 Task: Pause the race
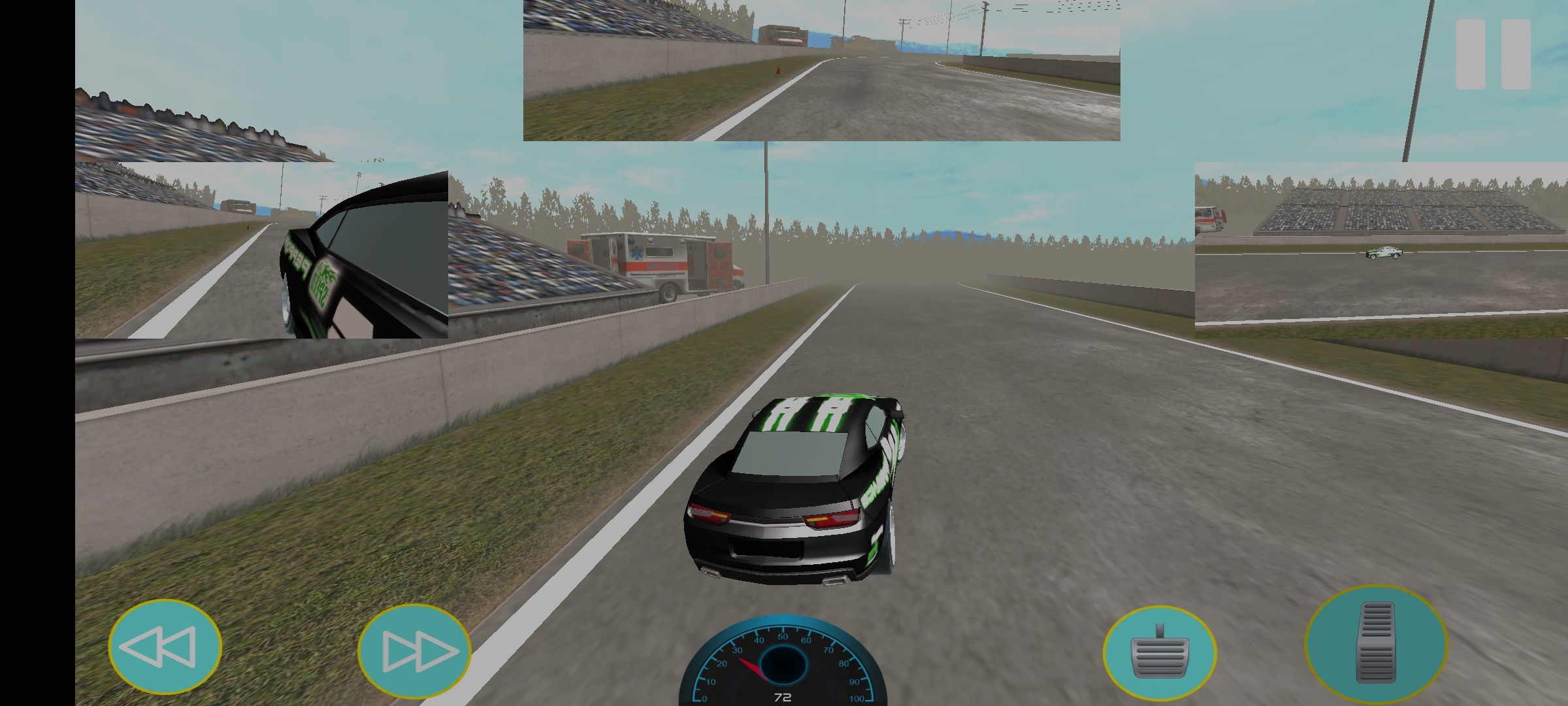point(1493,54)
